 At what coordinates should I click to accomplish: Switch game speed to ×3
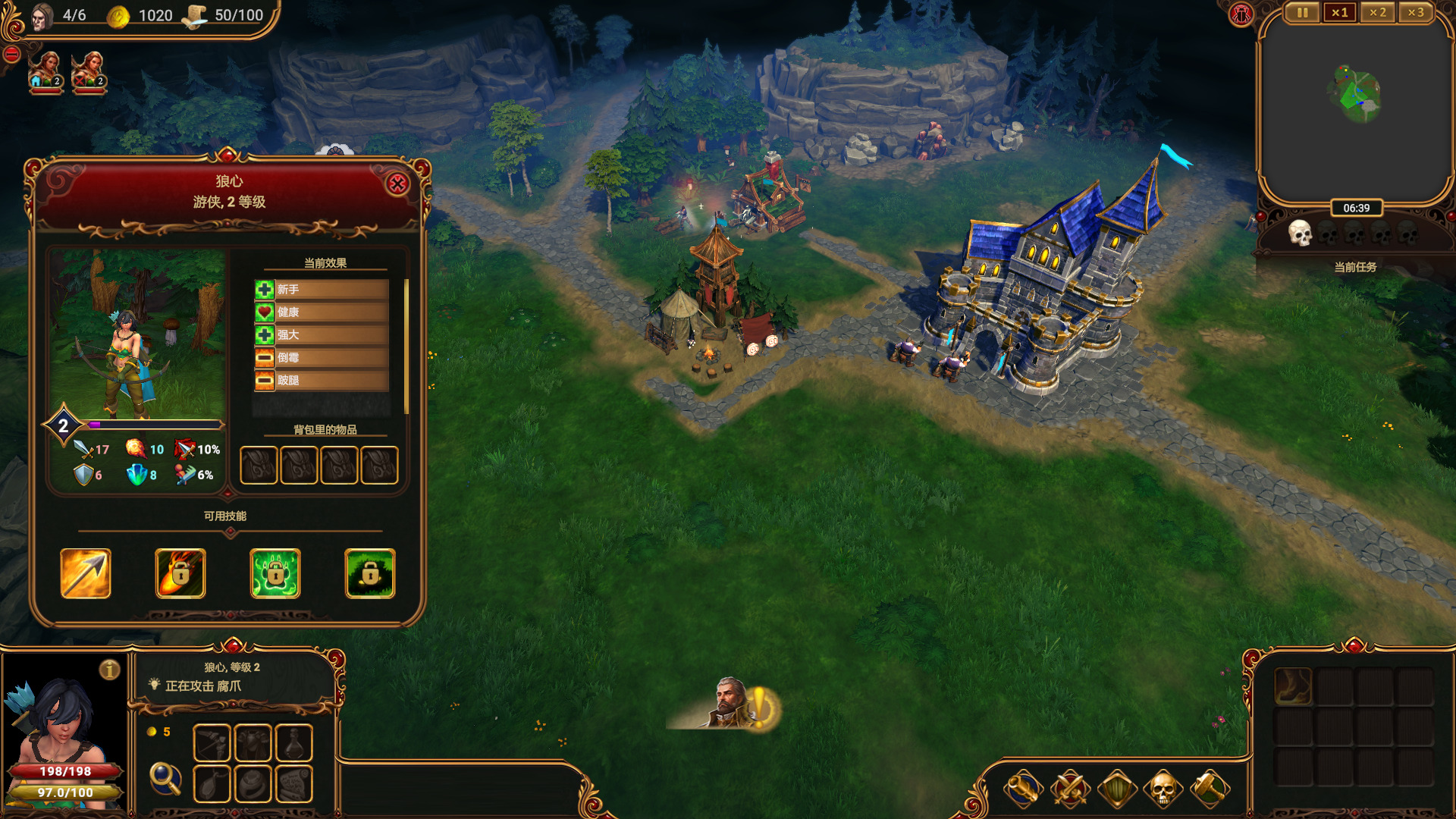pyautogui.click(x=1415, y=13)
